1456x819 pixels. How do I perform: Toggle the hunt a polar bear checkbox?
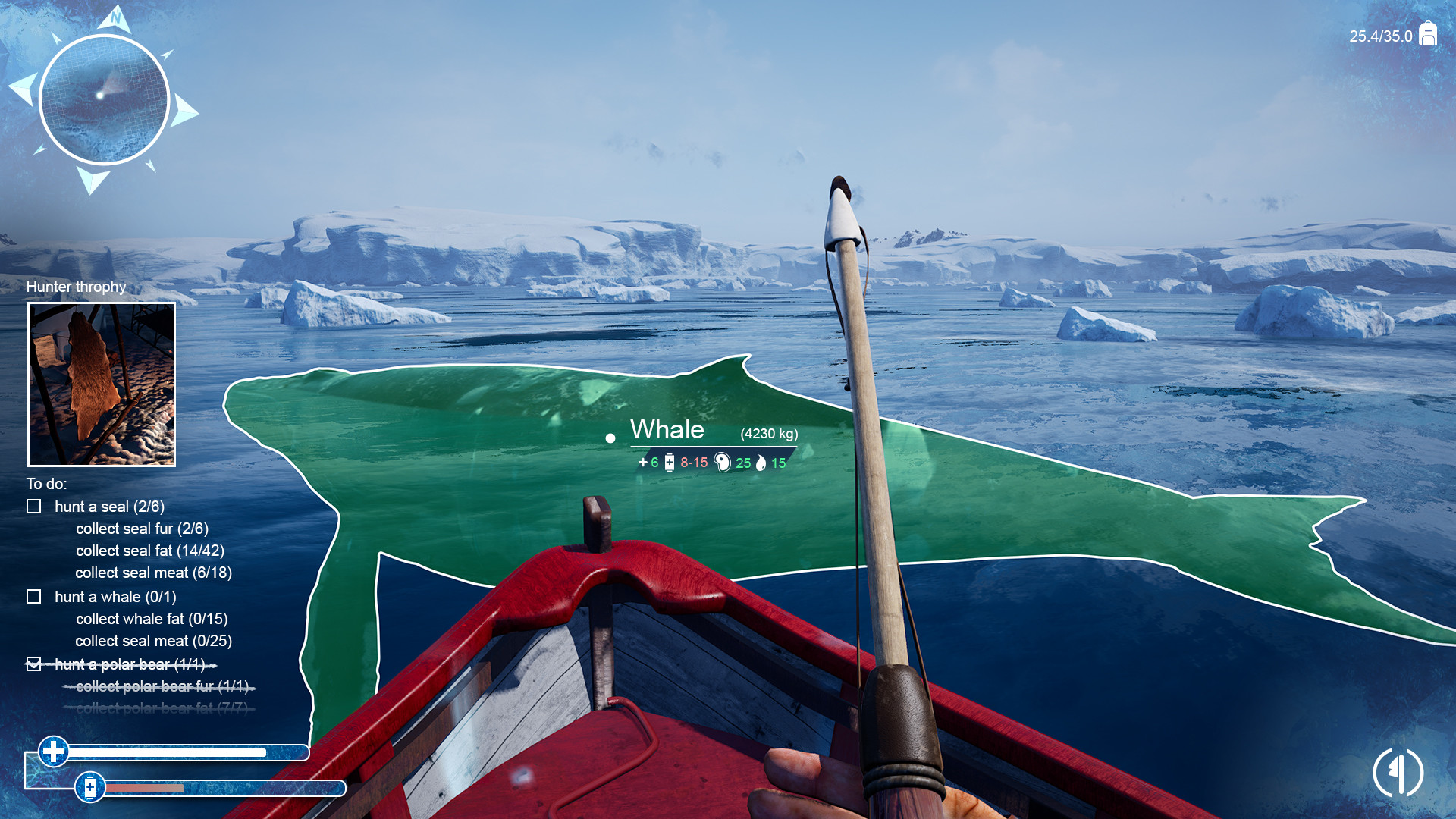[34, 664]
